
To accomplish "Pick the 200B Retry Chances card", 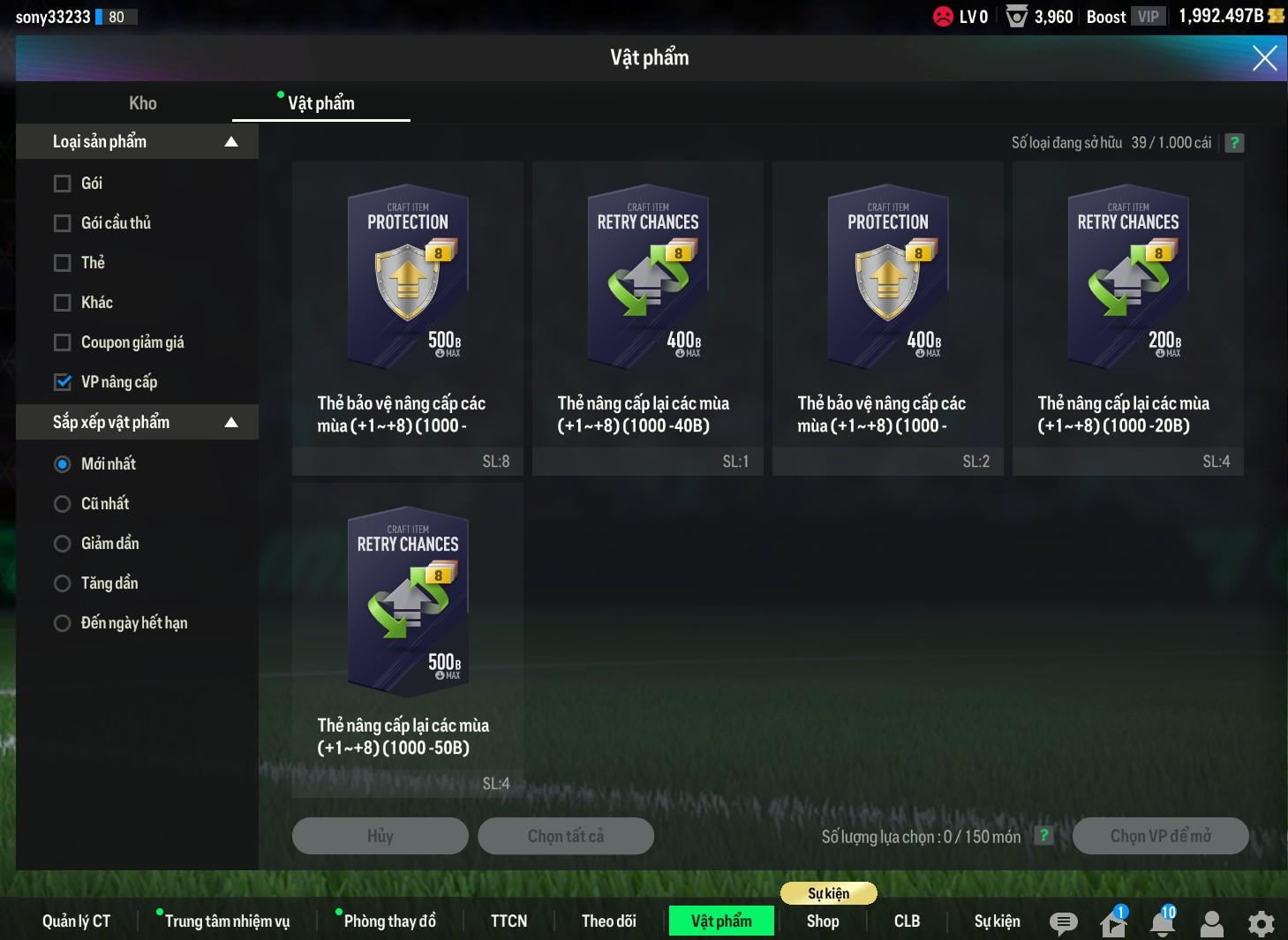I will [1127, 318].
